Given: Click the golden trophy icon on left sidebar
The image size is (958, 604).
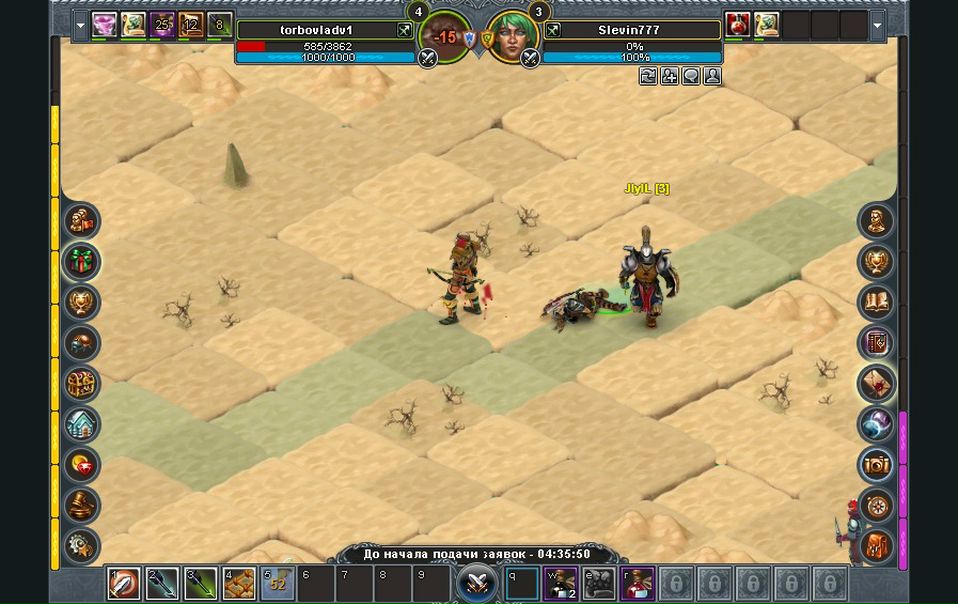Looking at the screenshot, I should (81, 302).
